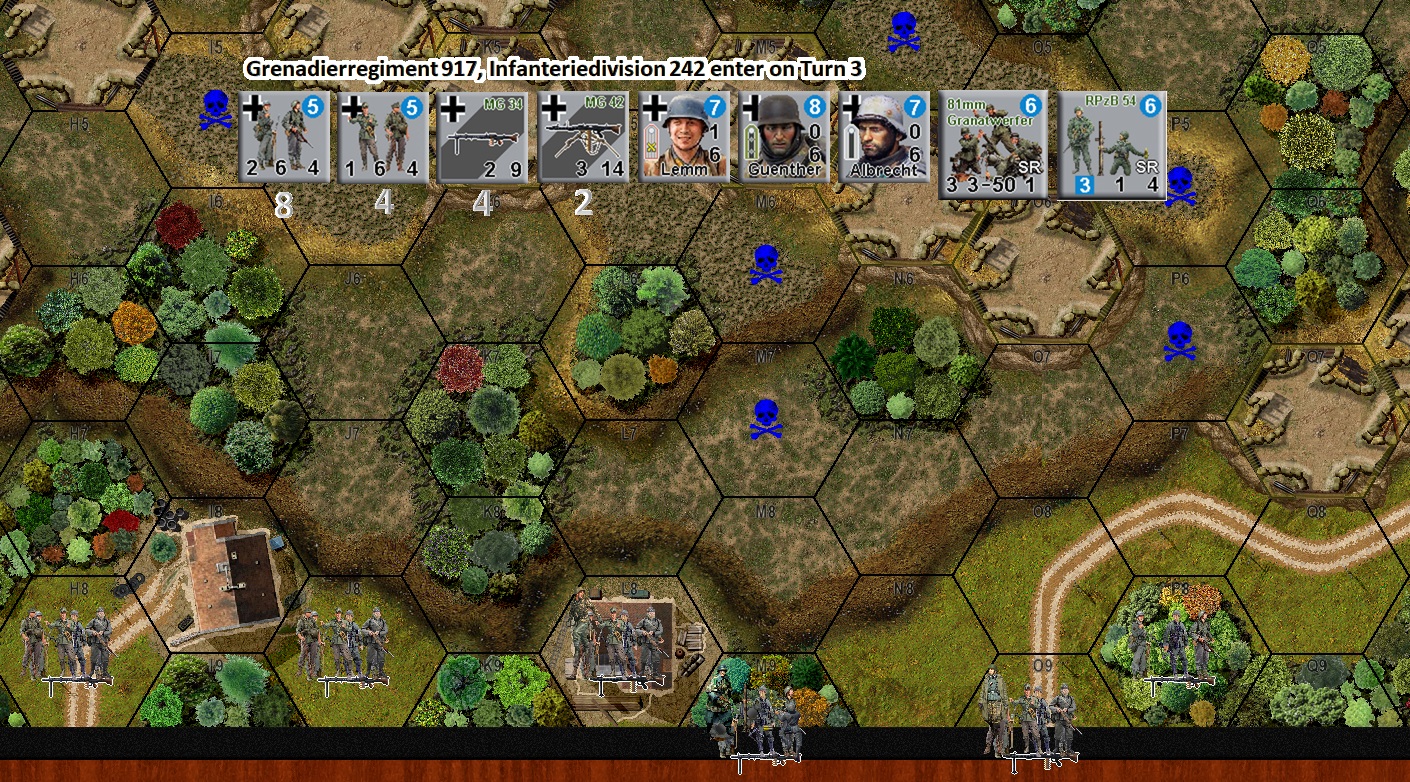Select the 2-6-4 infantry squad counter
The image size is (1410, 782).
click(283, 138)
